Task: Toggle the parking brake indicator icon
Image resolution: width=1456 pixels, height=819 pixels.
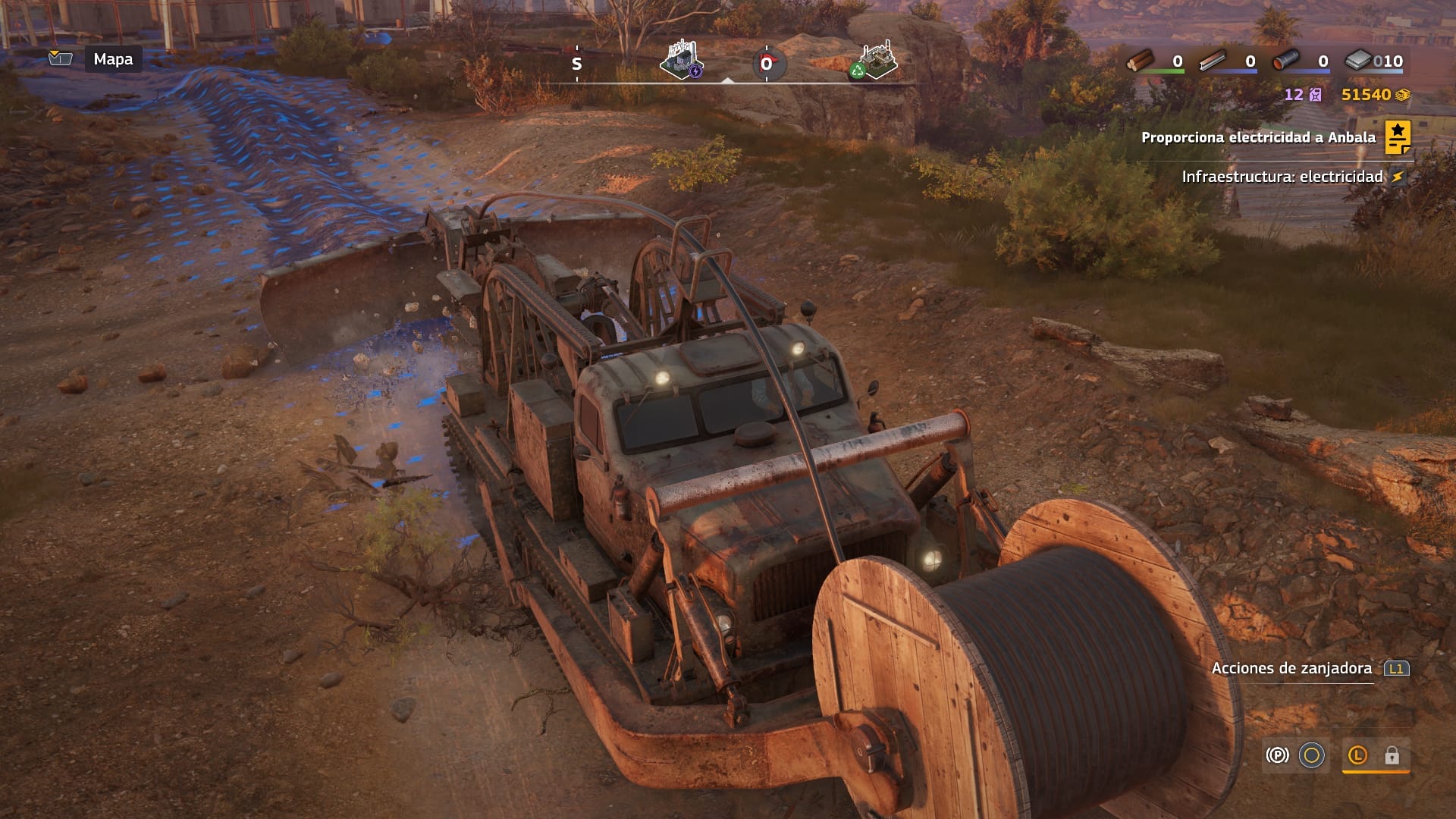Action: pyautogui.click(x=1277, y=755)
